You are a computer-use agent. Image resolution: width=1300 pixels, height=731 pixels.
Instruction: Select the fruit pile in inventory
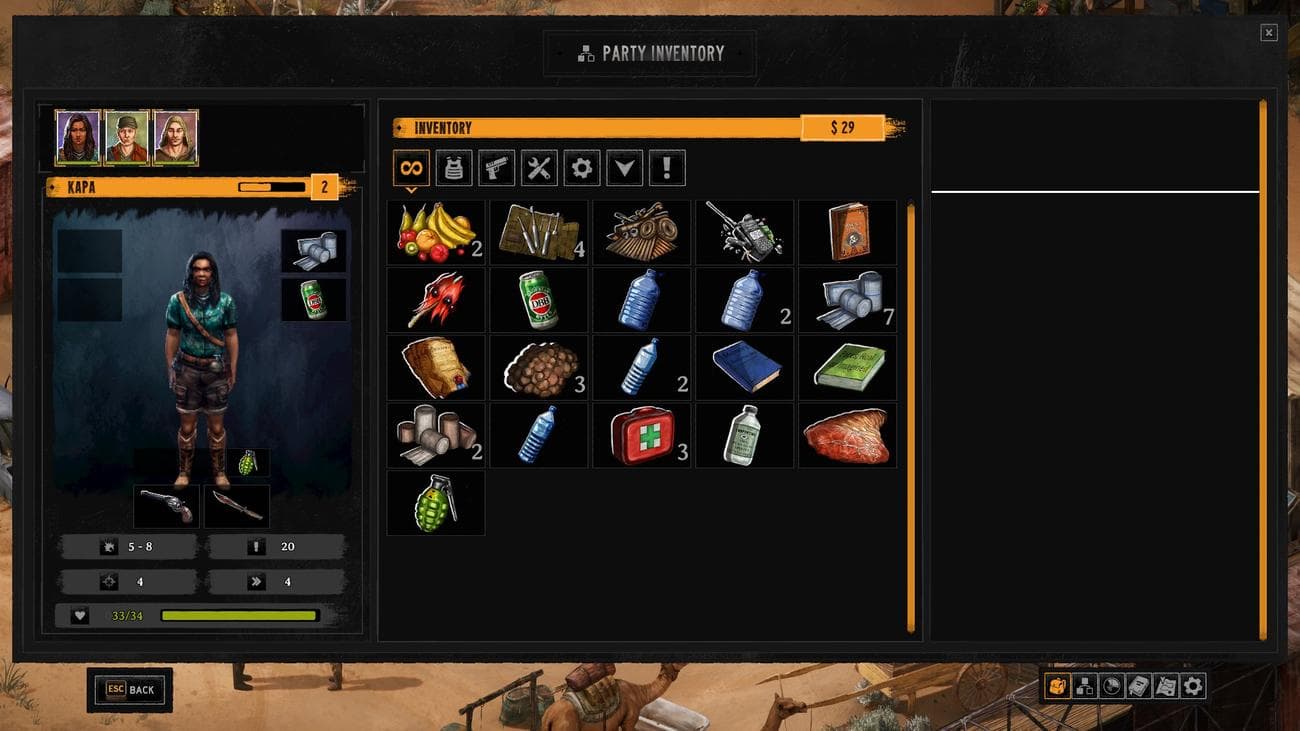(436, 232)
